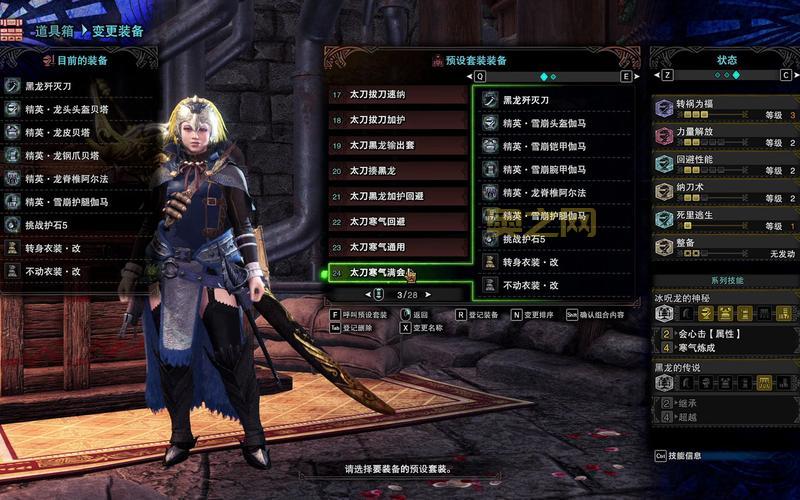
Task: Select loadout 22 太刀寒气回避
Action: [x=398, y=221]
